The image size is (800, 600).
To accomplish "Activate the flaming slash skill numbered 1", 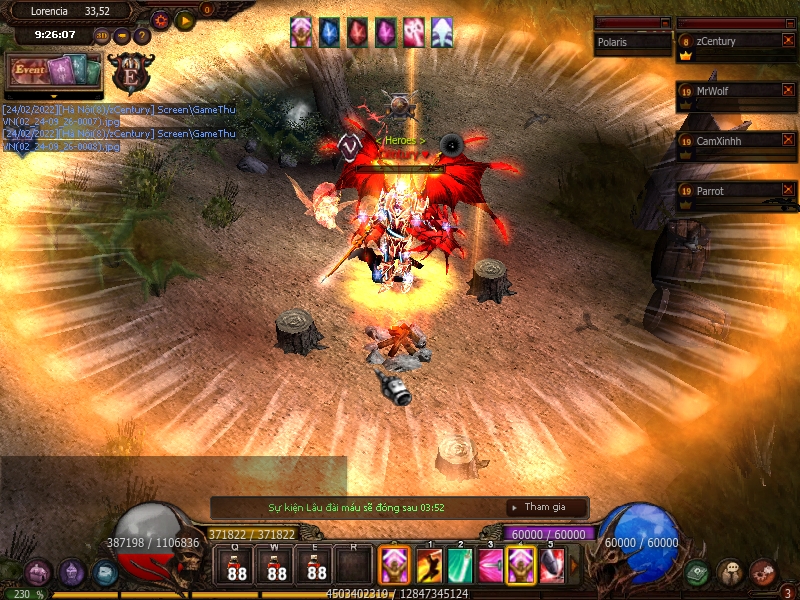I will tap(430, 567).
